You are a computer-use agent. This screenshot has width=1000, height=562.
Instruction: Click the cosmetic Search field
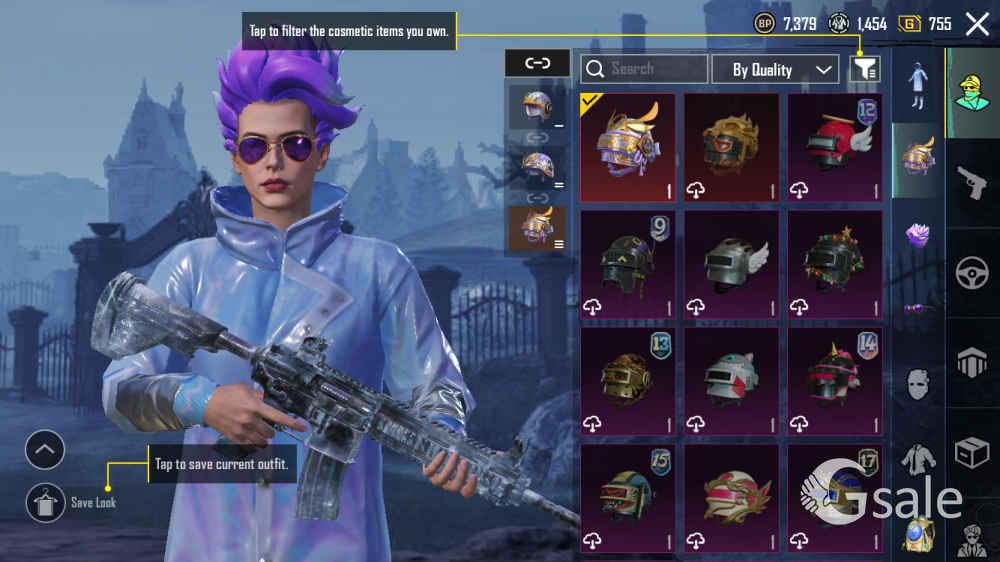click(644, 69)
